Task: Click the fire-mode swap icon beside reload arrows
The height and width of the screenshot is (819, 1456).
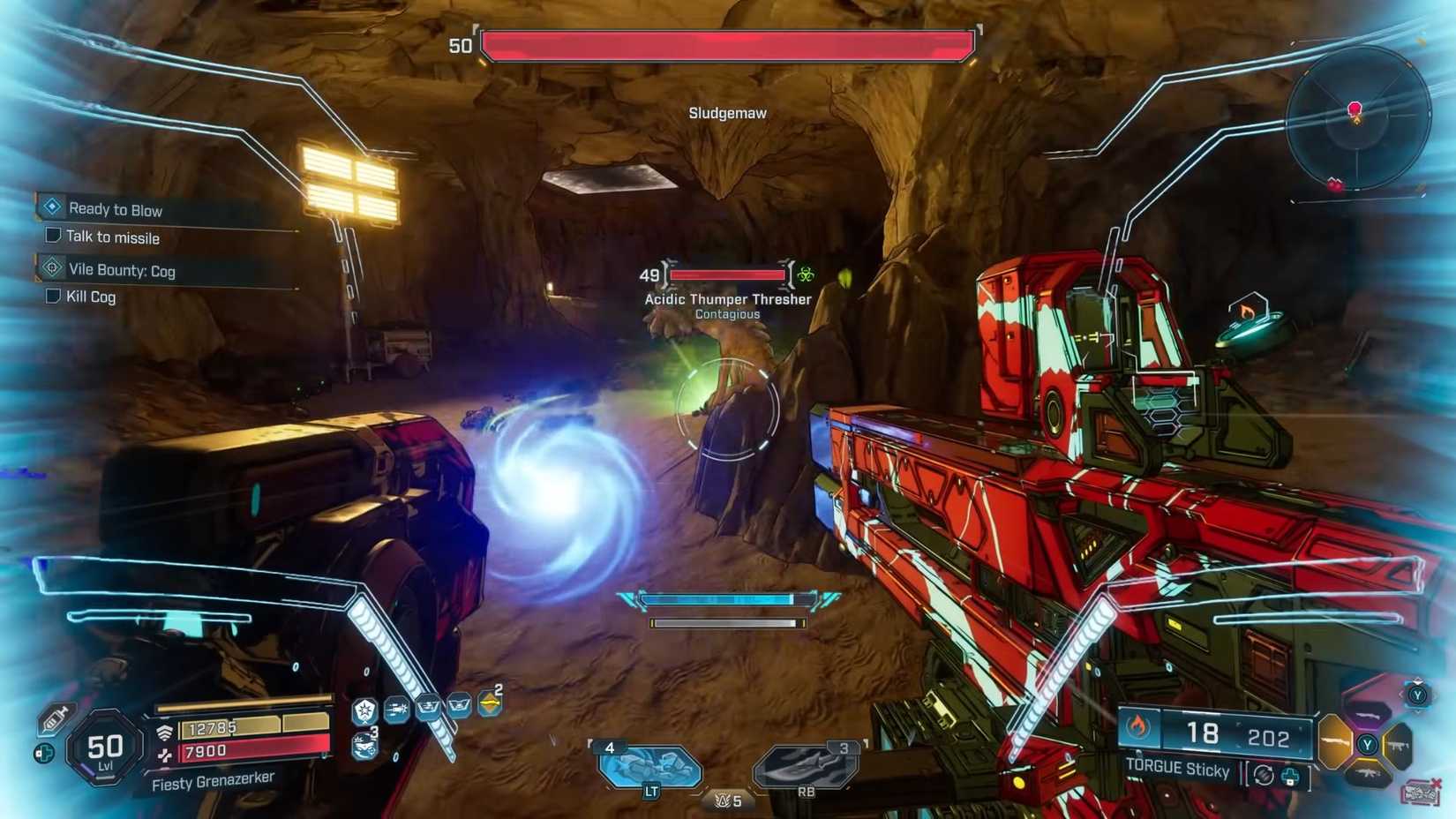Action: 1291,776
